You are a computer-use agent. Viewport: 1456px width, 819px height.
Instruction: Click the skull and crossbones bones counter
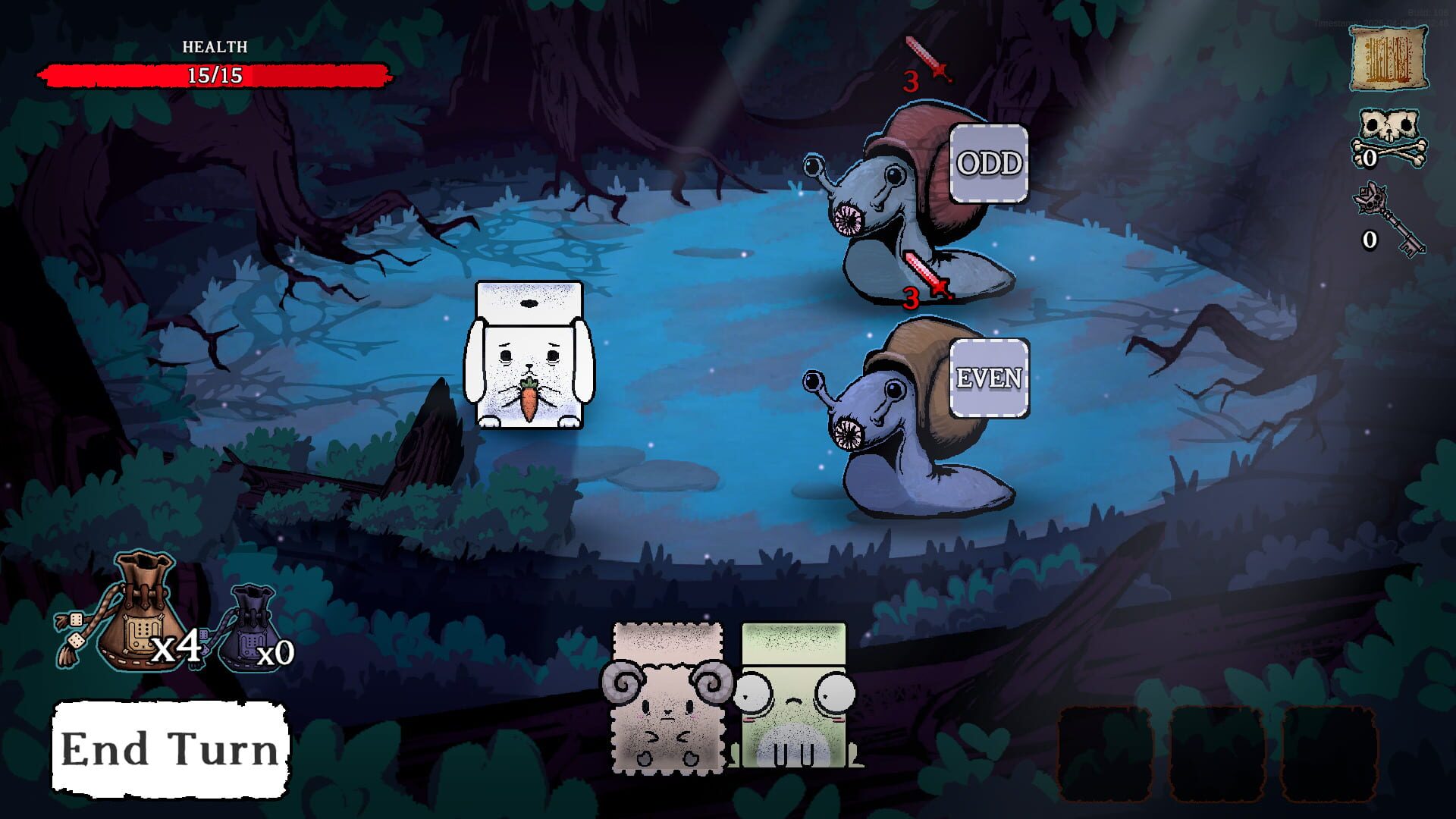click(x=1388, y=140)
